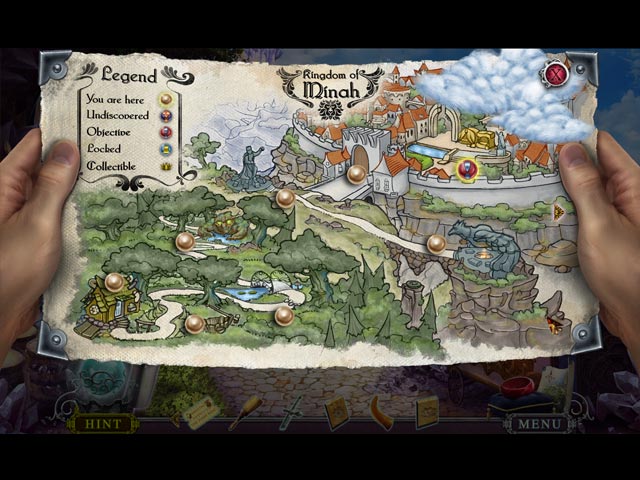The height and width of the screenshot is (480, 640).
Task: Pick the dagger from the inventory bar
Action: pos(289,411)
